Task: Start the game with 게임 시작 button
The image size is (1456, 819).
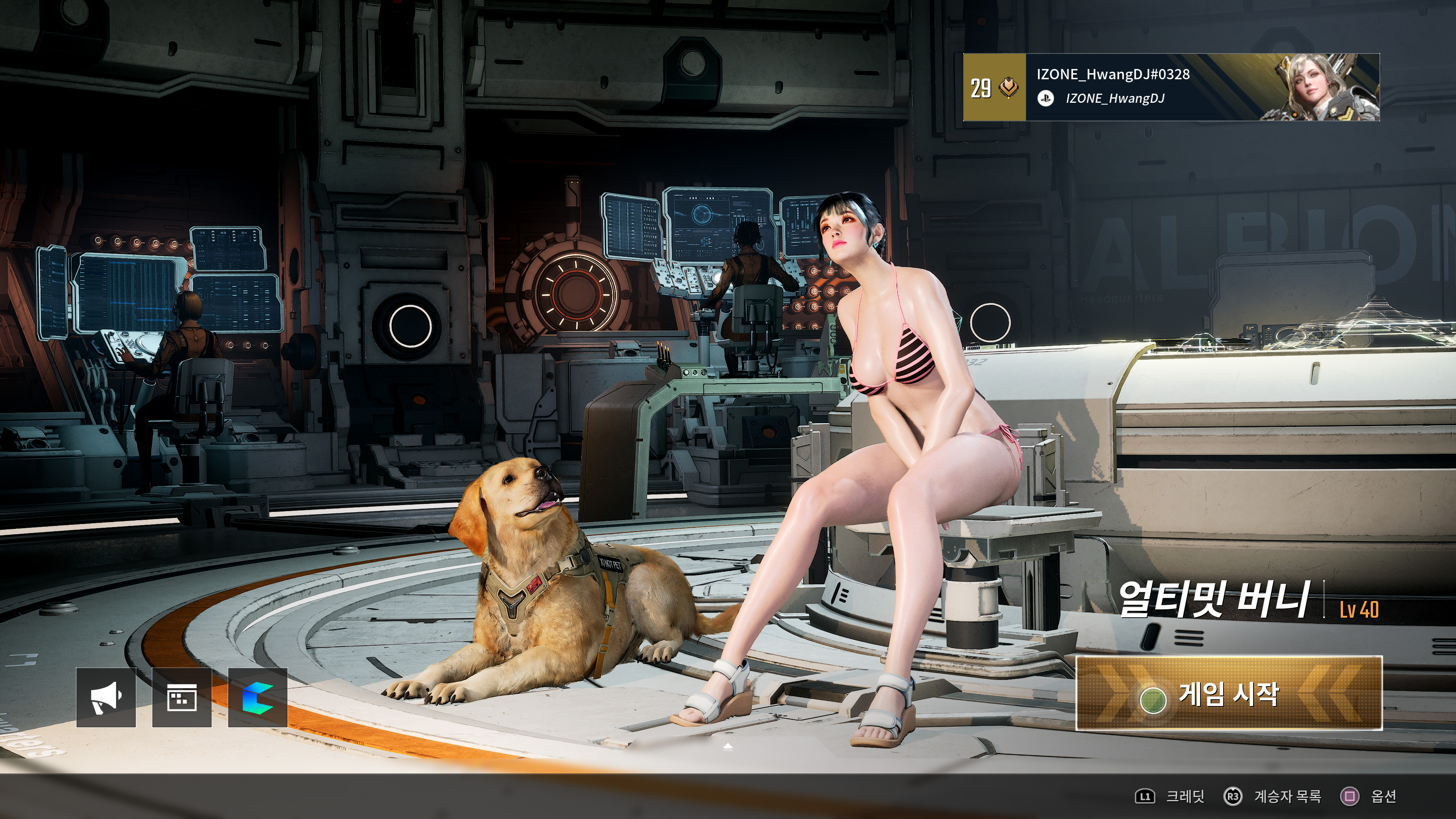Action: point(1228,694)
